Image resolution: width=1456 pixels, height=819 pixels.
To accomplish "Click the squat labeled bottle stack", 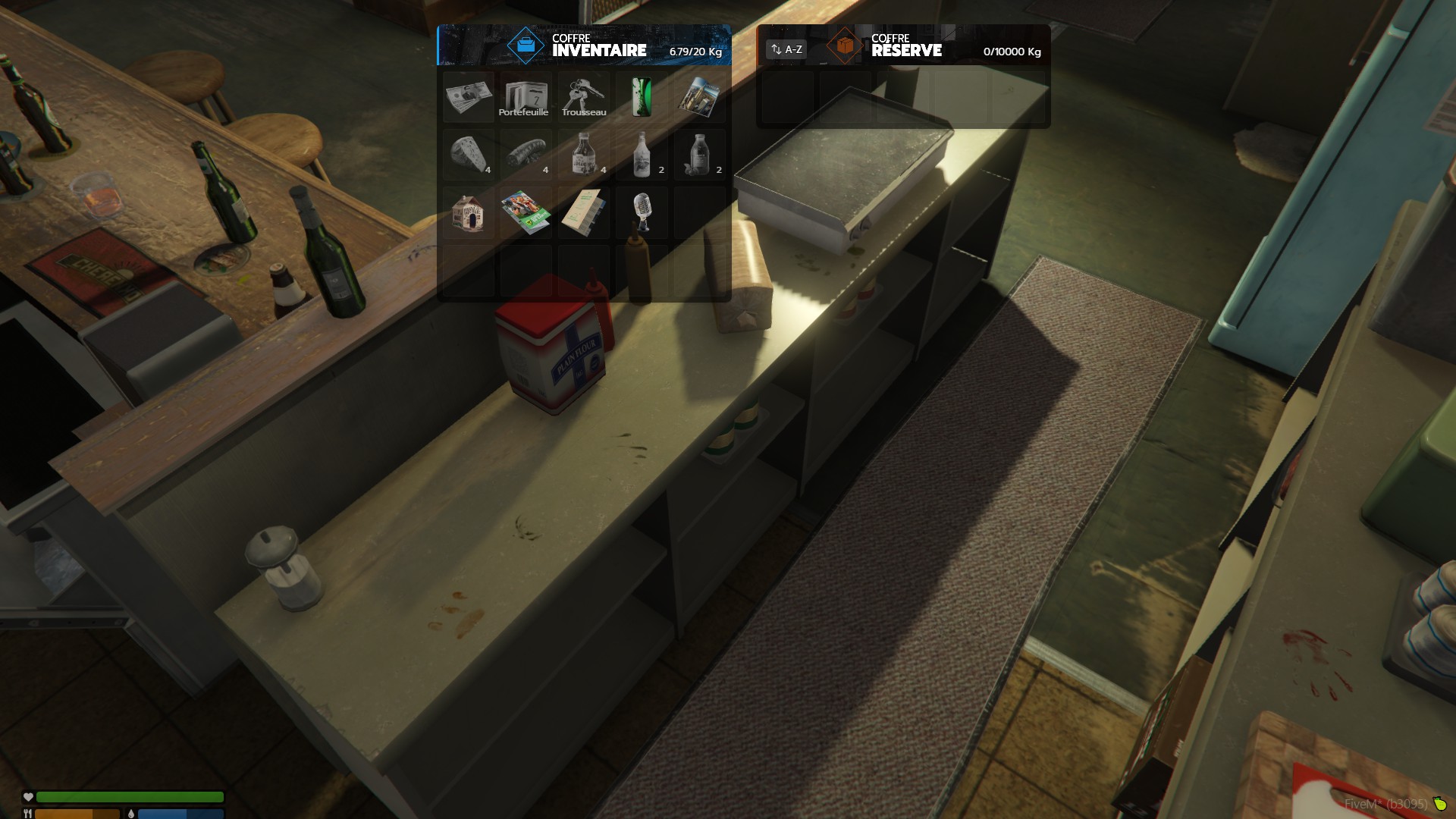I will click(583, 155).
